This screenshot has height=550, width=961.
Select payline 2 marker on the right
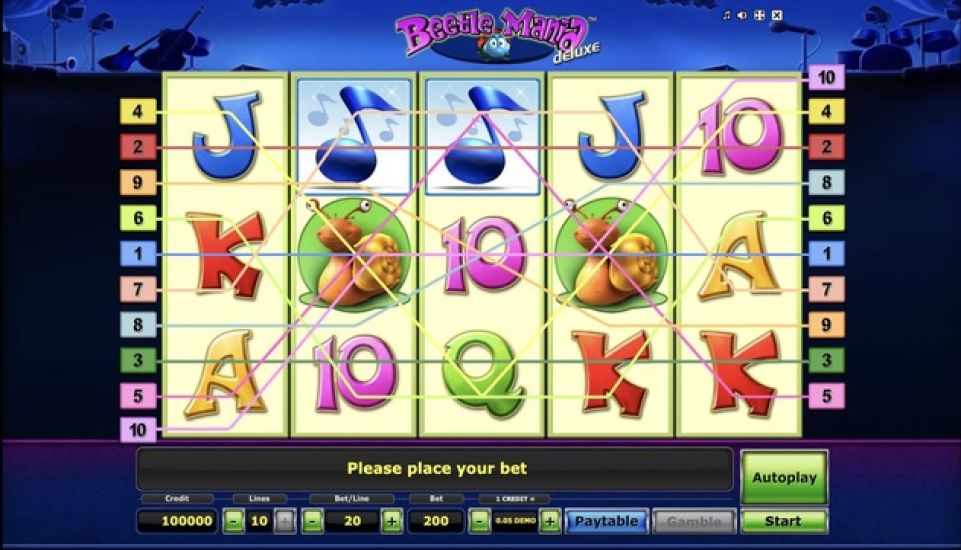(x=826, y=147)
